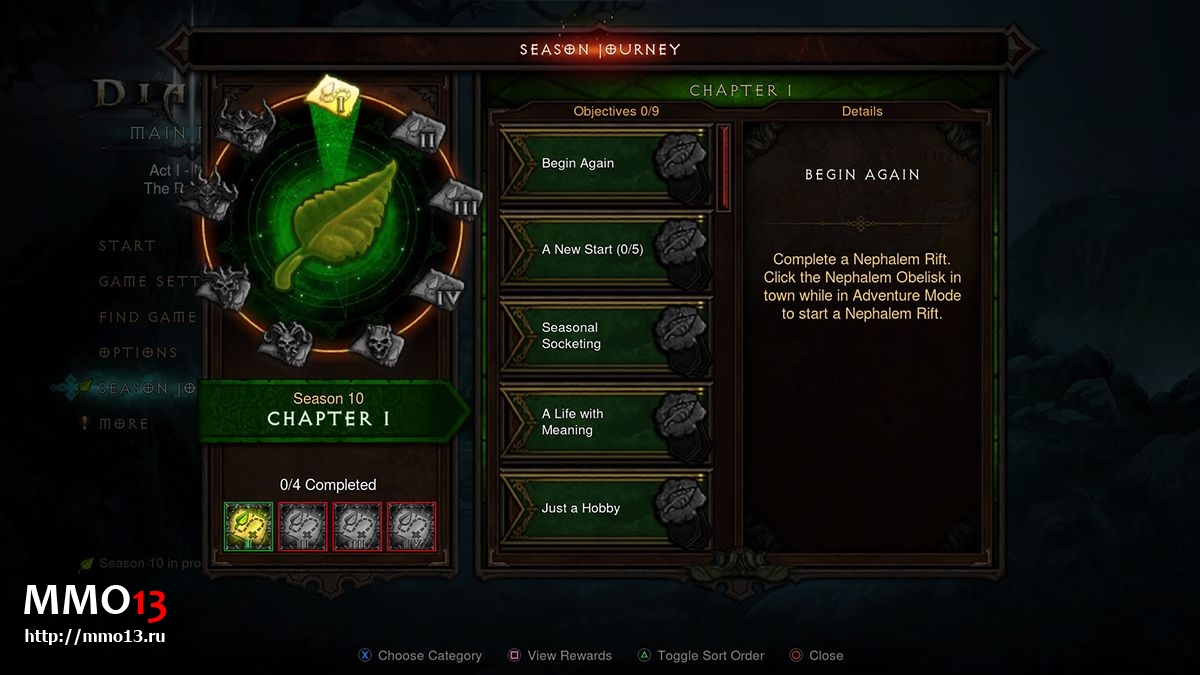Screen dimensions: 1200x675
Task: Choose the Seasonal Socketing objective
Action: [605, 336]
